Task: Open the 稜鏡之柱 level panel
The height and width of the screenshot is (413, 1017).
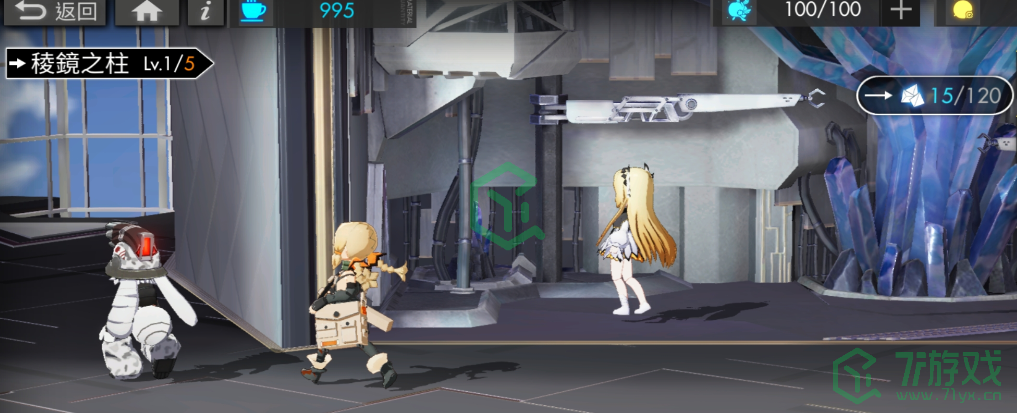Action: pos(108,64)
